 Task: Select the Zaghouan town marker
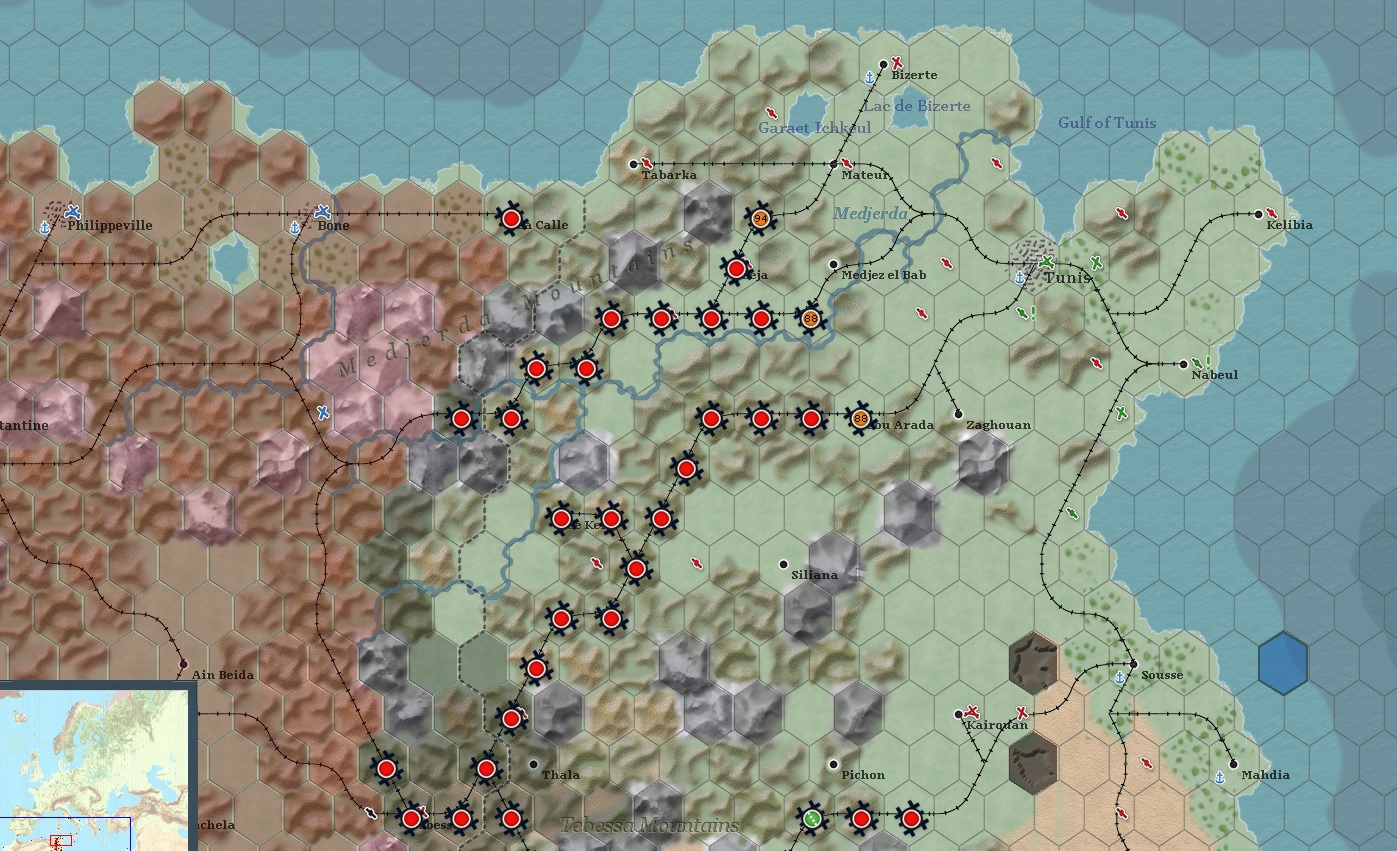click(957, 412)
